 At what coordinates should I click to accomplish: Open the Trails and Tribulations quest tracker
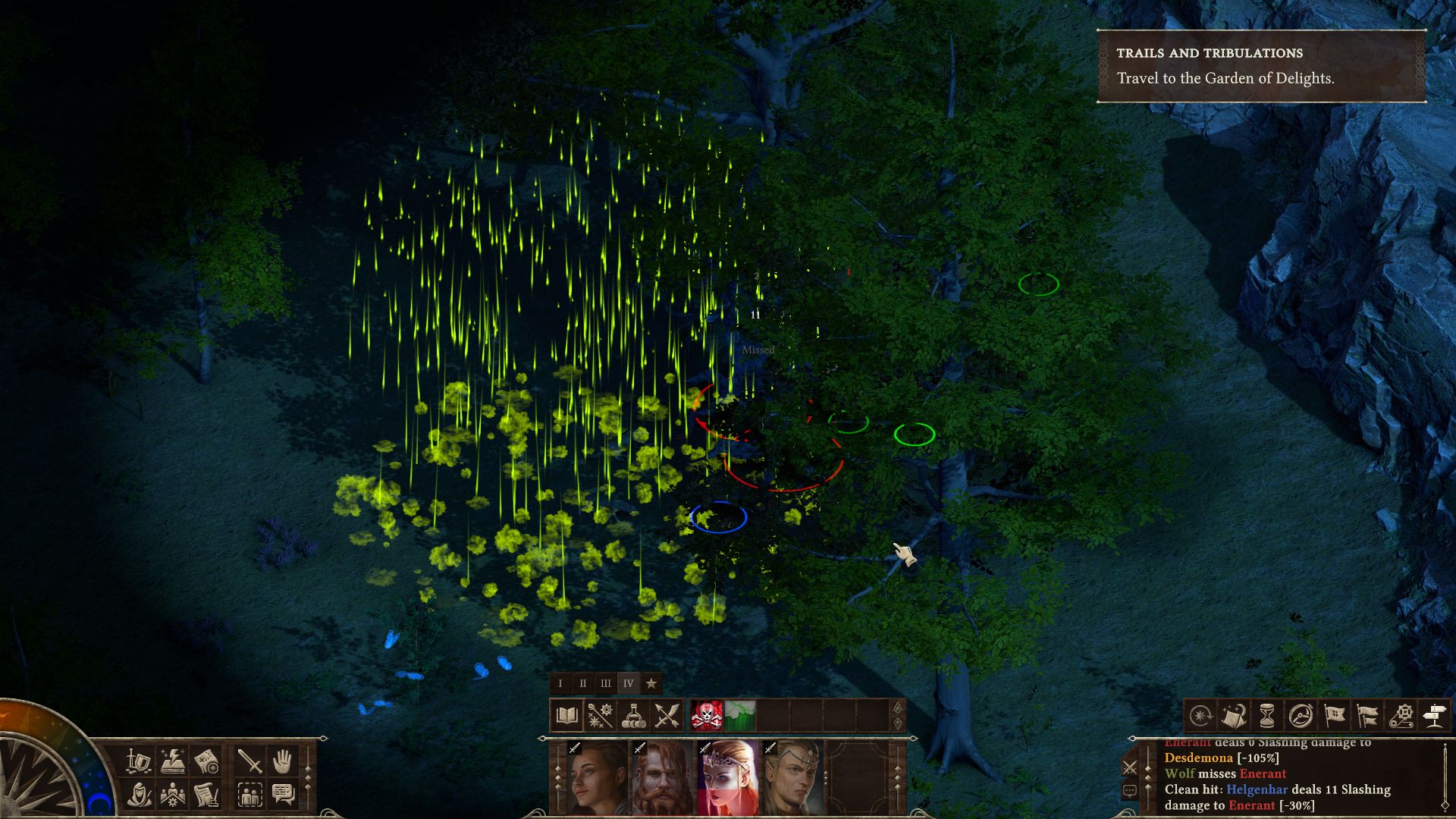click(x=1261, y=66)
